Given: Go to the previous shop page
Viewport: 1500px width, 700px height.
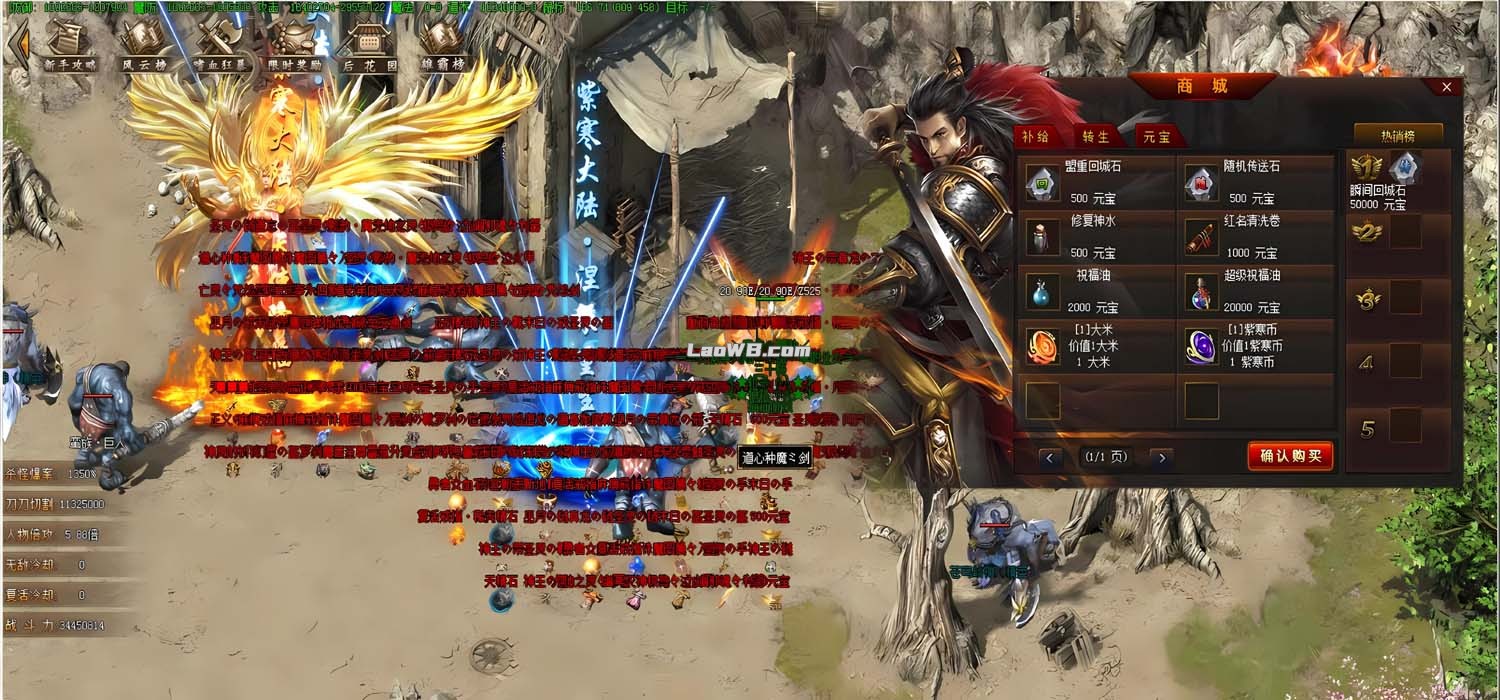Looking at the screenshot, I should pos(1050,458).
